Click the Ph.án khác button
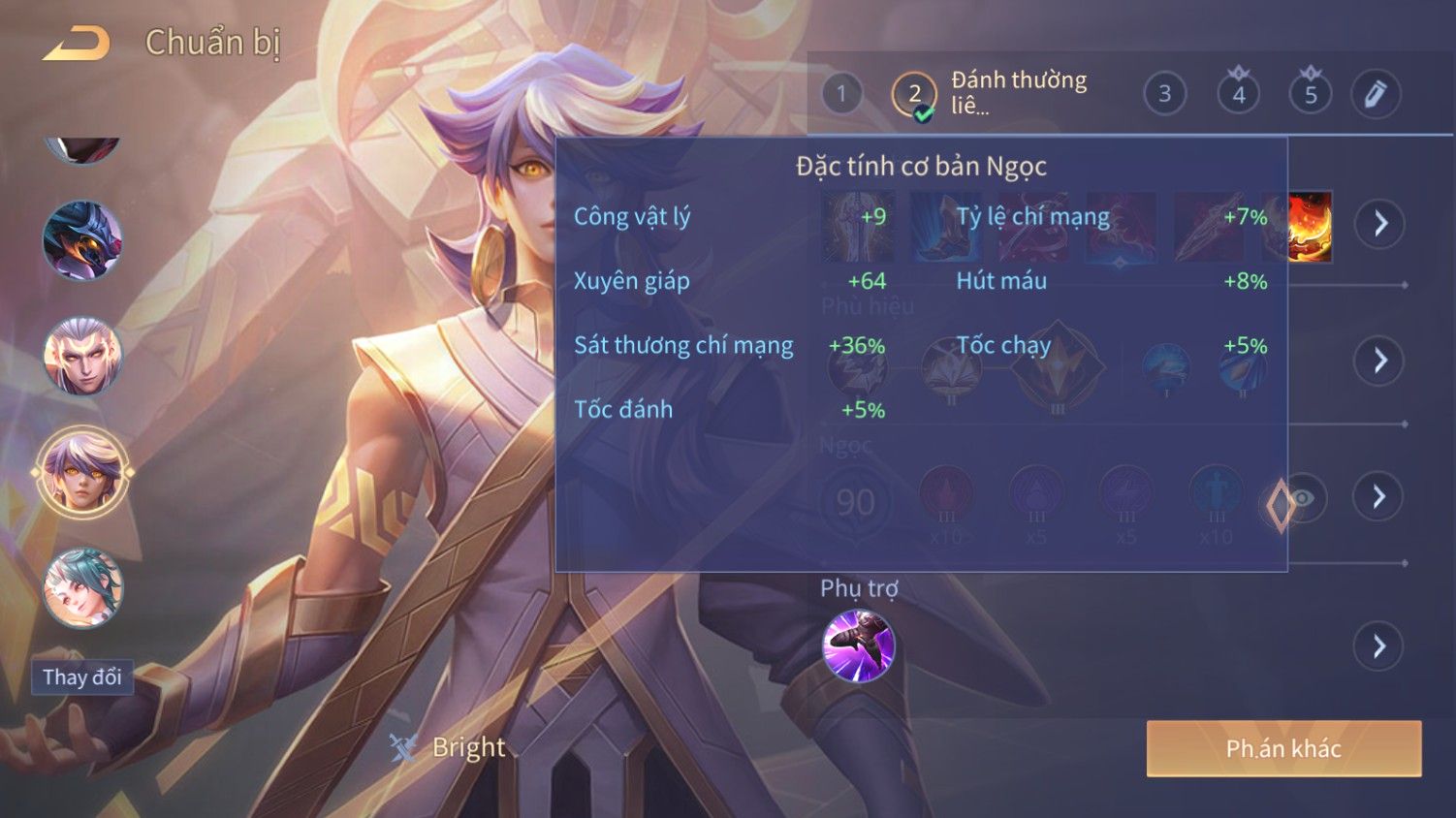 tap(1283, 748)
